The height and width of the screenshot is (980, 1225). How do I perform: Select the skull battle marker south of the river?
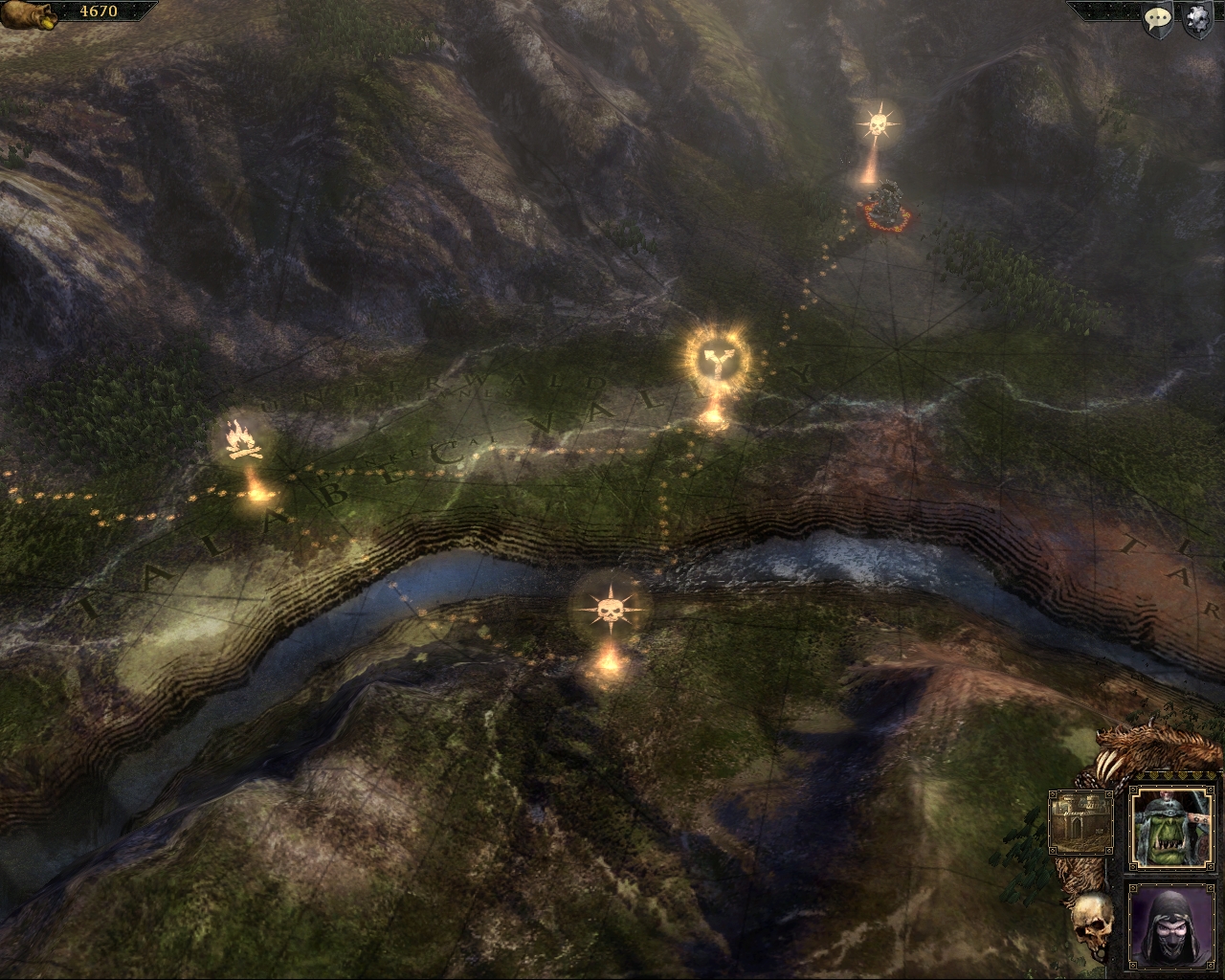(x=609, y=609)
